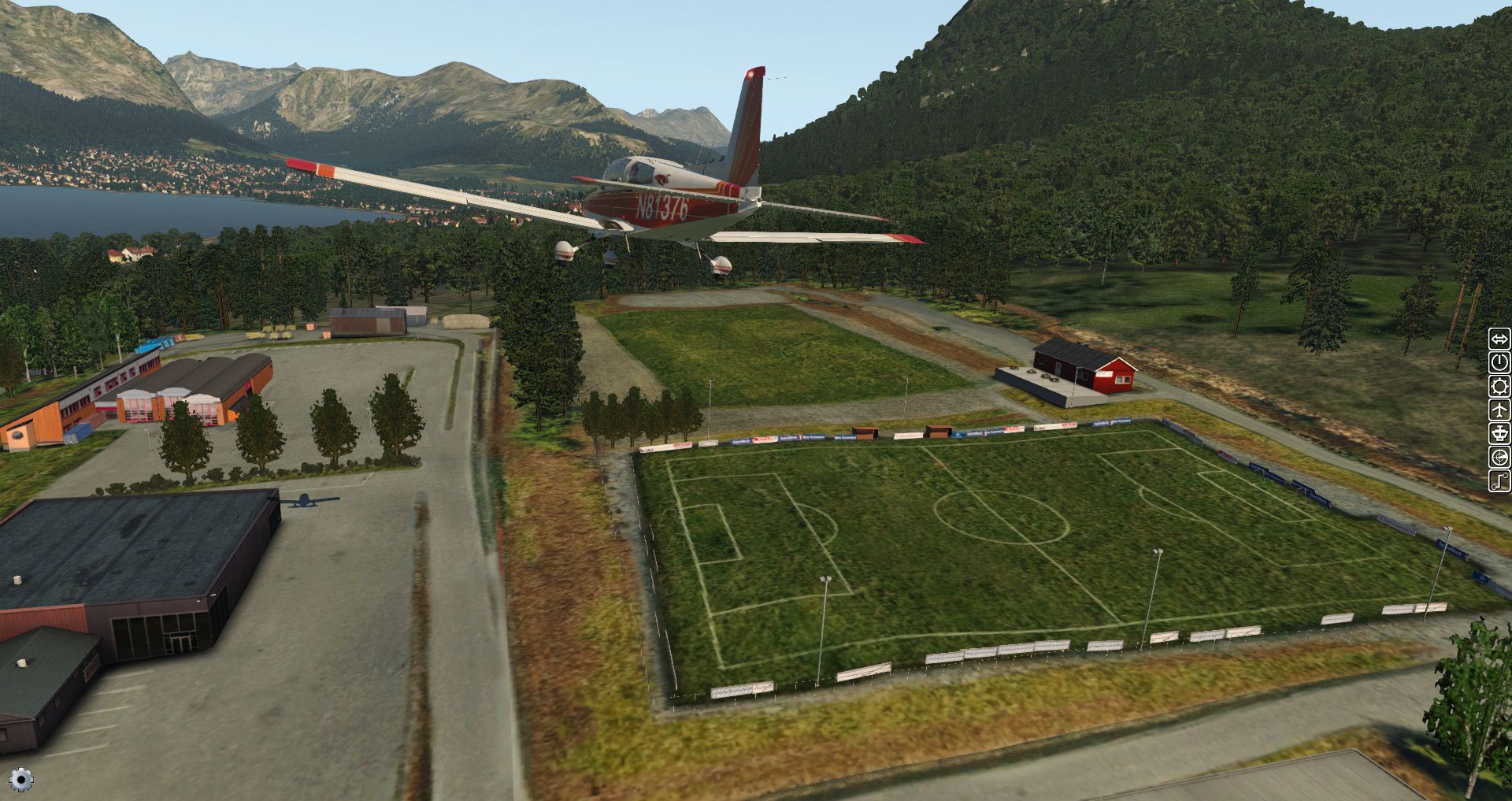Open the sun-shaped gear sidebar icon
Image resolution: width=1512 pixels, height=801 pixels.
click(1499, 386)
